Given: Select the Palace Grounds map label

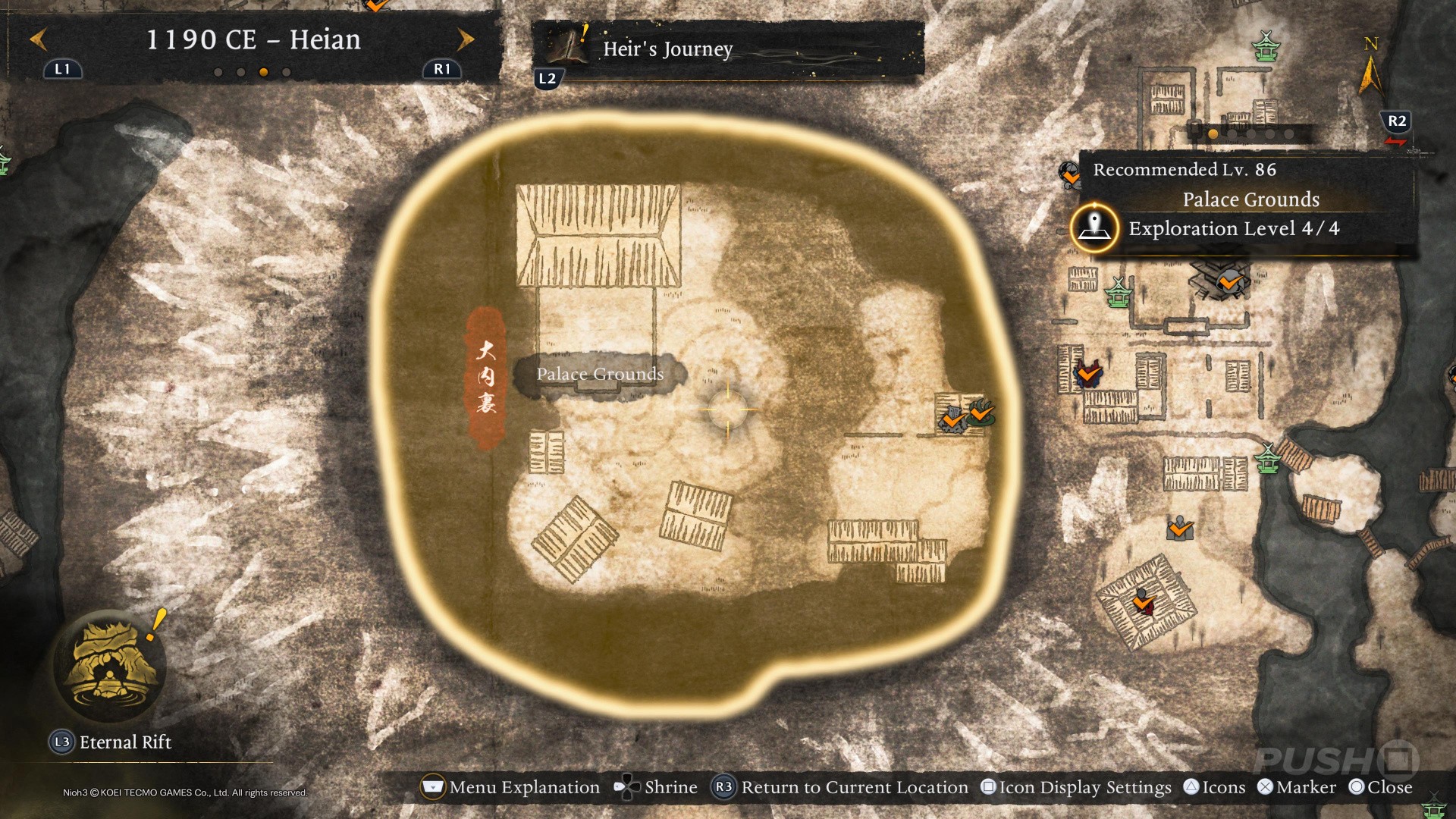Looking at the screenshot, I should pyautogui.click(x=600, y=374).
